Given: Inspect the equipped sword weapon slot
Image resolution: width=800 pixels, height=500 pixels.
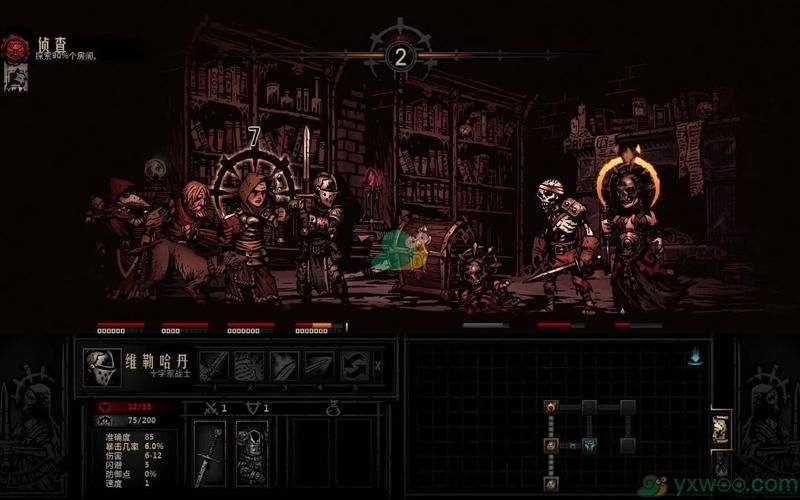Looking at the screenshot, I should [208, 452].
